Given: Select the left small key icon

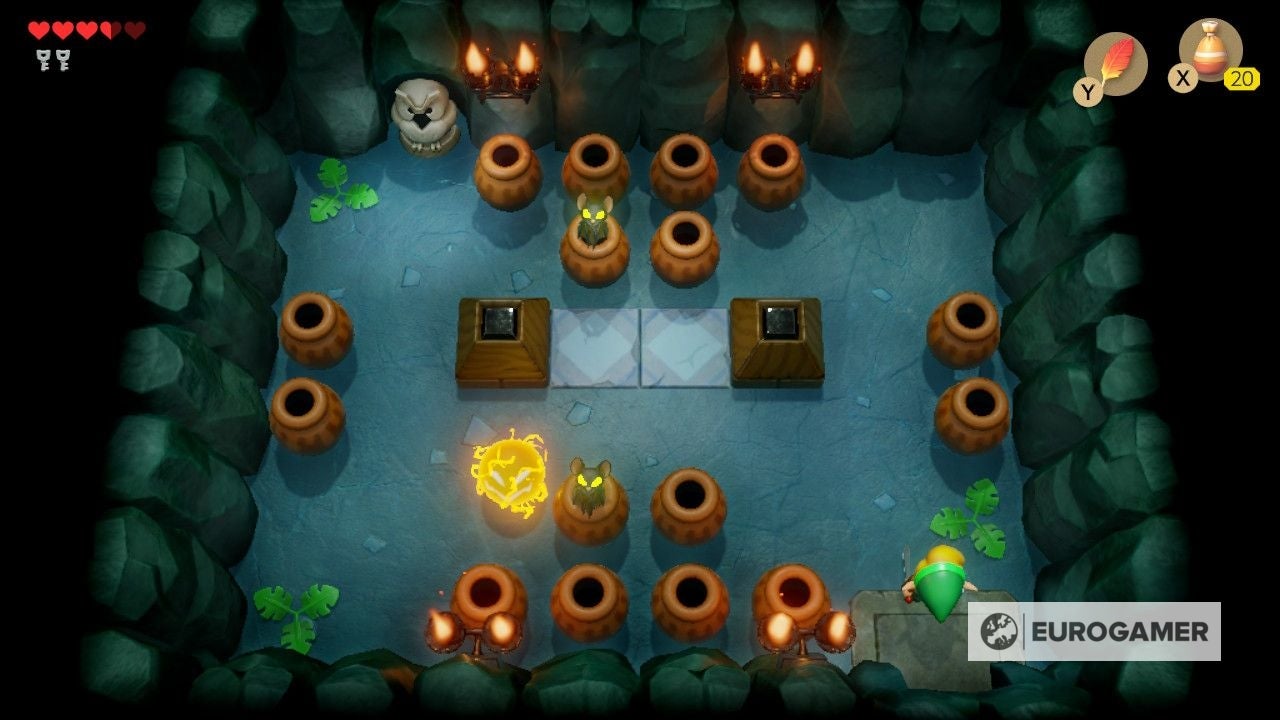Looking at the screenshot, I should click(x=45, y=60).
